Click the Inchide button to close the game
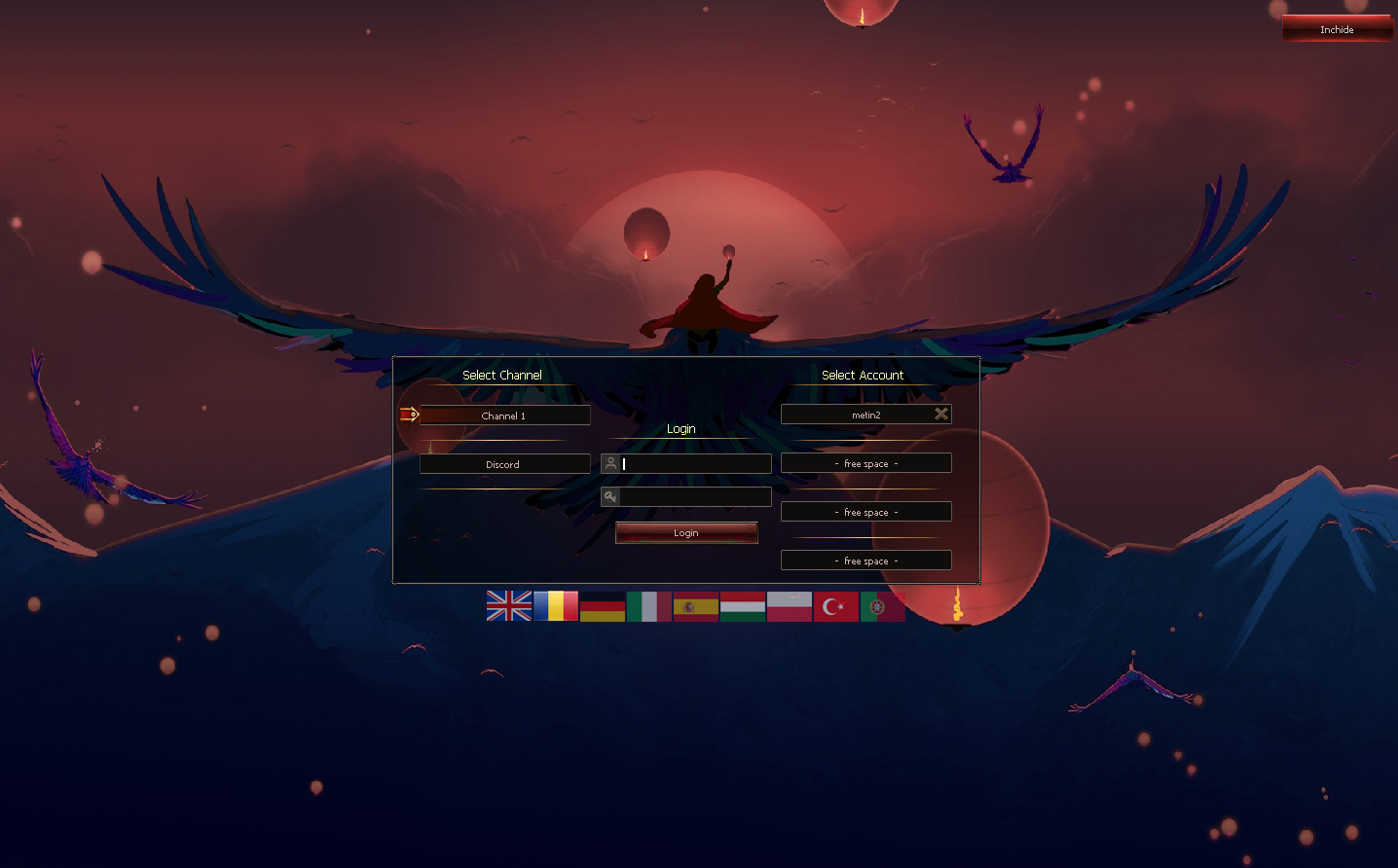 (1336, 29)
